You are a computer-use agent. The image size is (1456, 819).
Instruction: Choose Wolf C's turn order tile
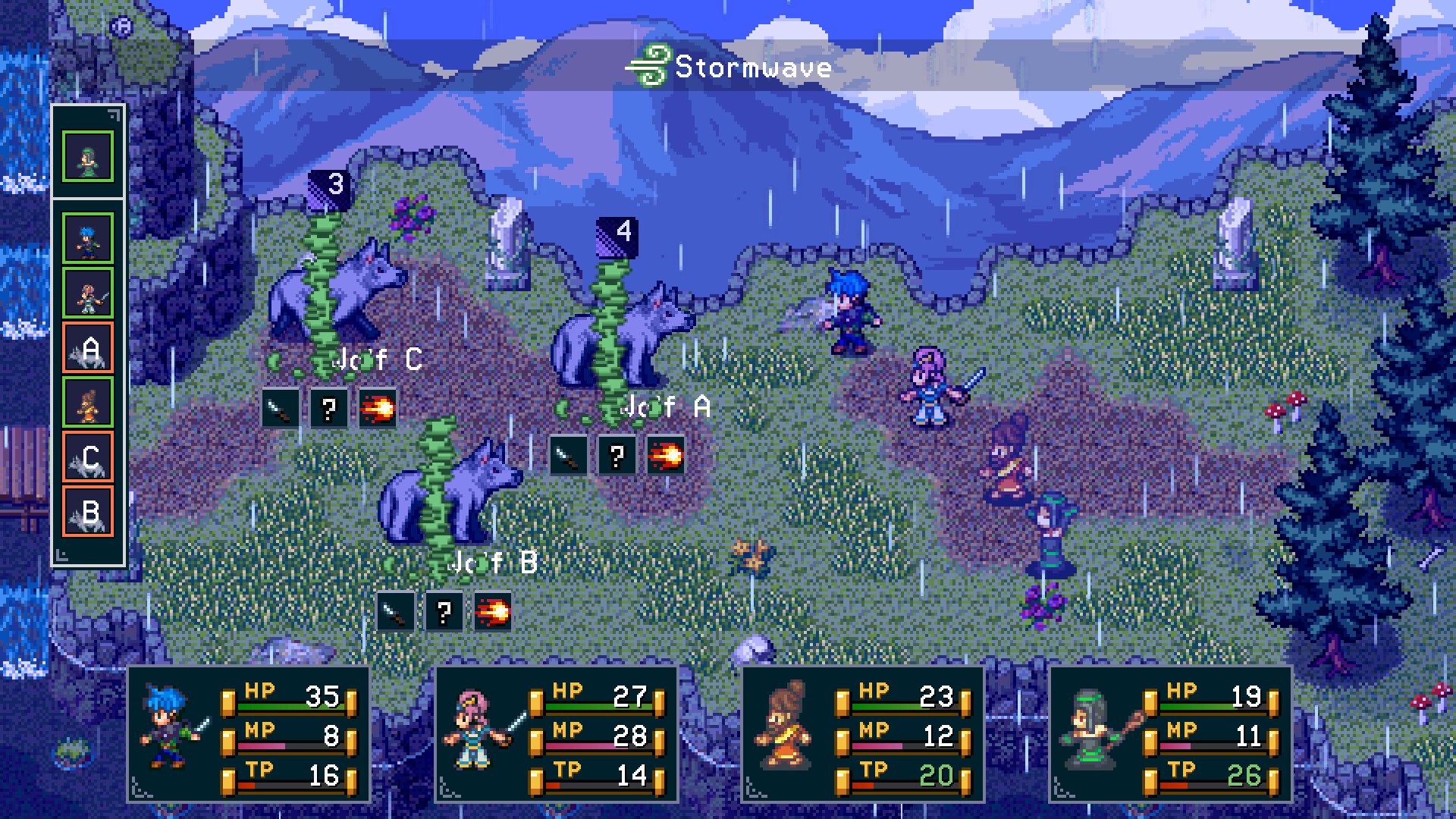coord(88,457)
